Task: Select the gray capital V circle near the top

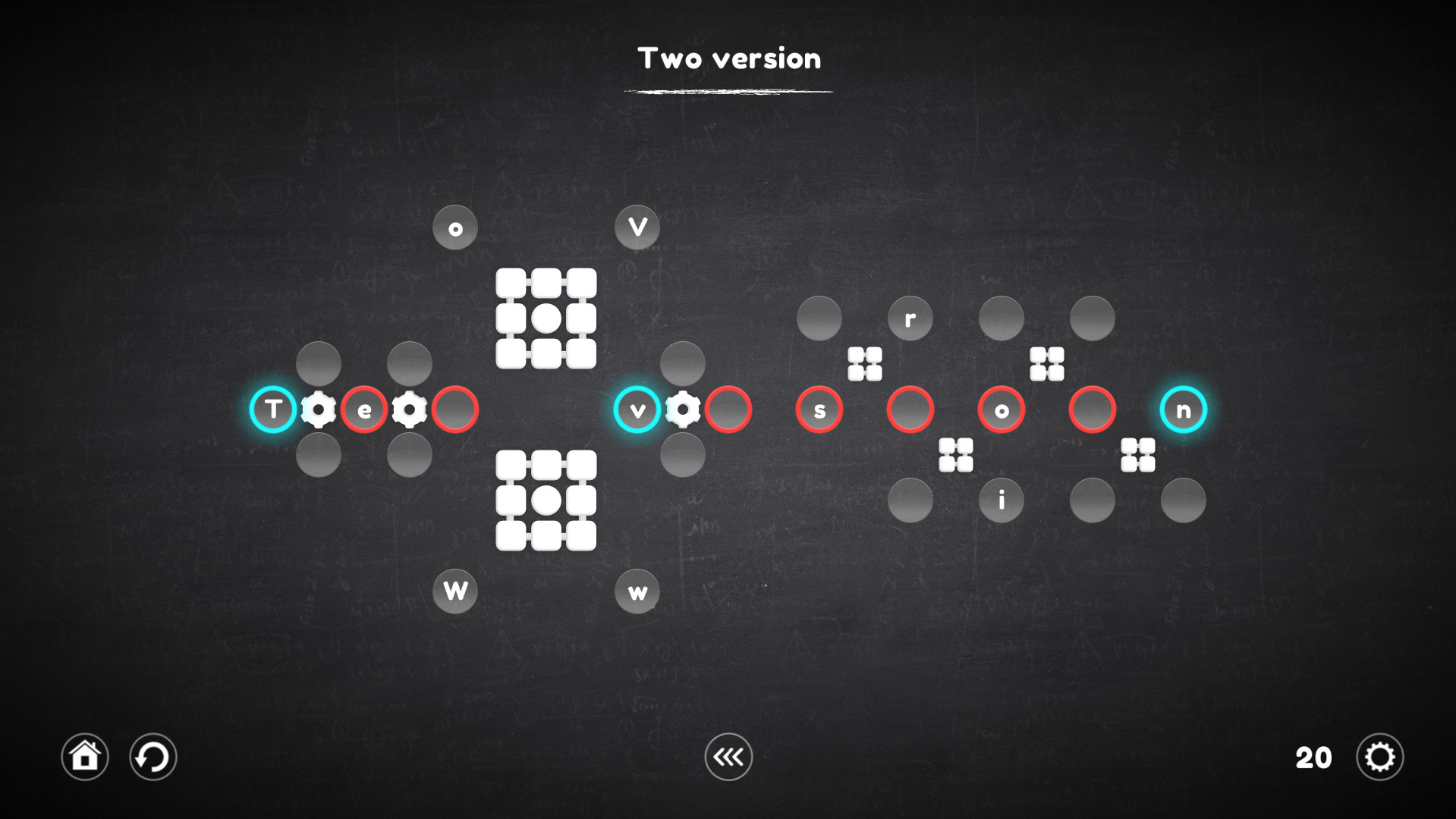Action: 638,227
